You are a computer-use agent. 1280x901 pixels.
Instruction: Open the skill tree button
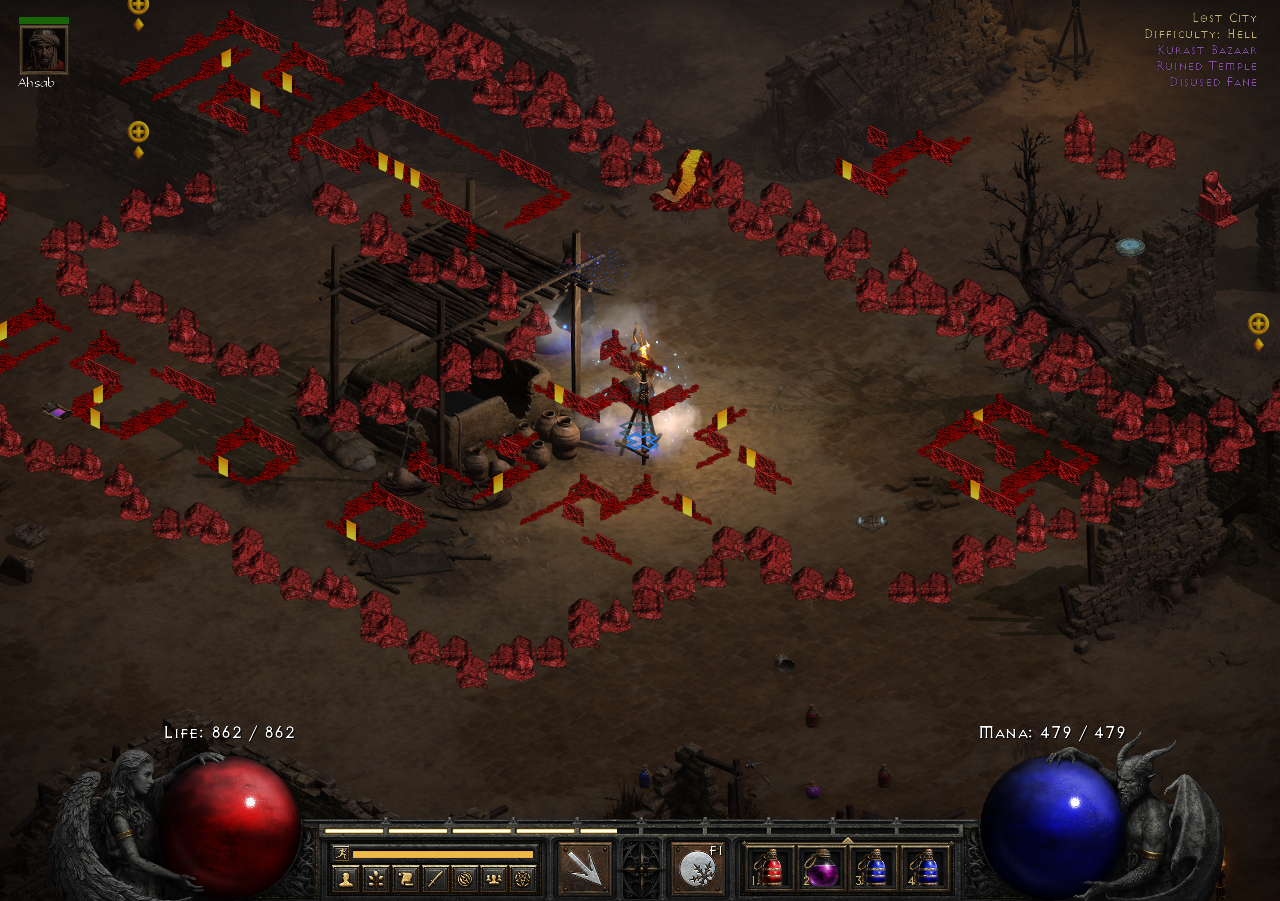click(x=376, y=879)
